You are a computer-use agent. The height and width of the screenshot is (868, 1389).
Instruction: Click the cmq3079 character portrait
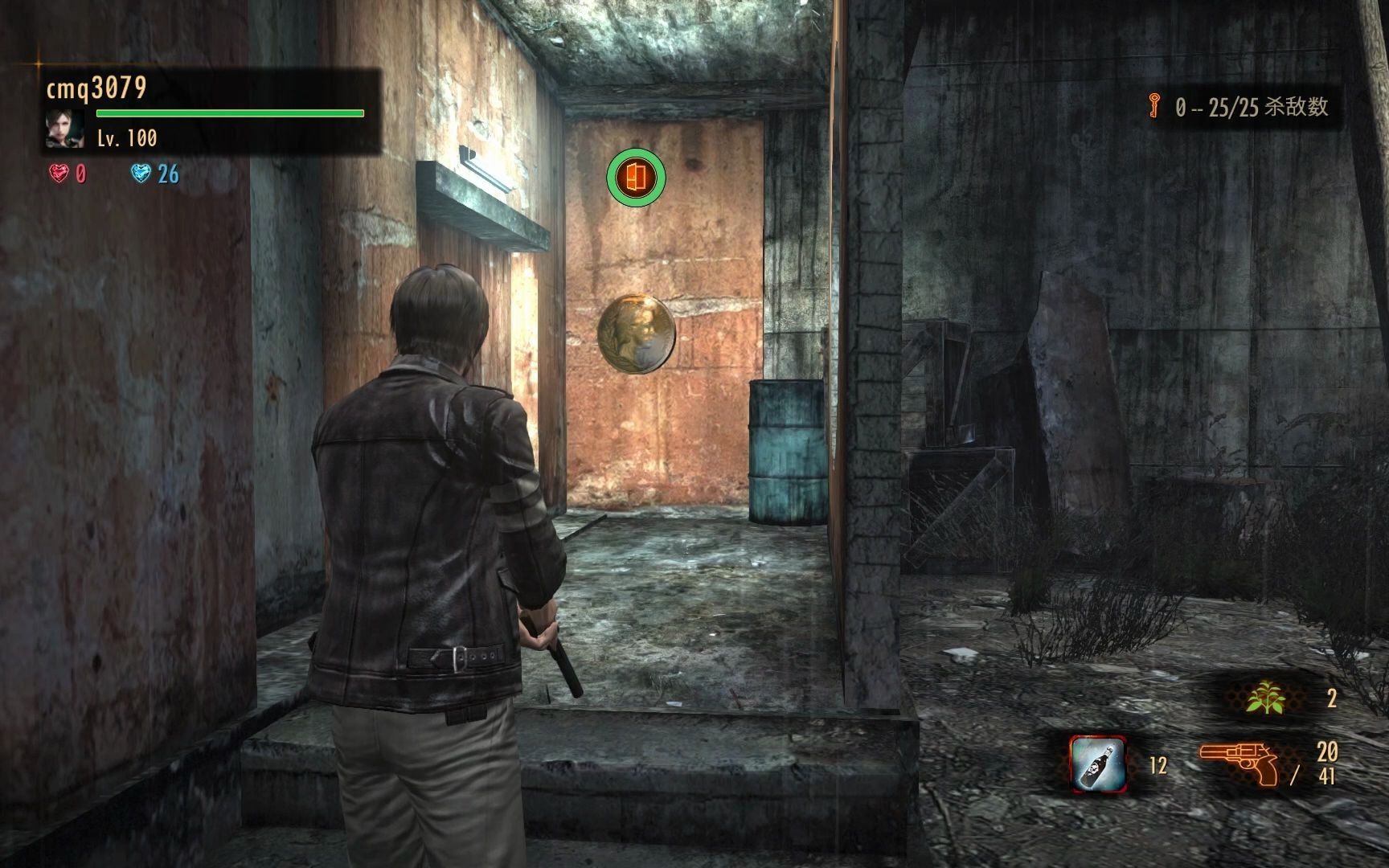(x=64, y=129)
